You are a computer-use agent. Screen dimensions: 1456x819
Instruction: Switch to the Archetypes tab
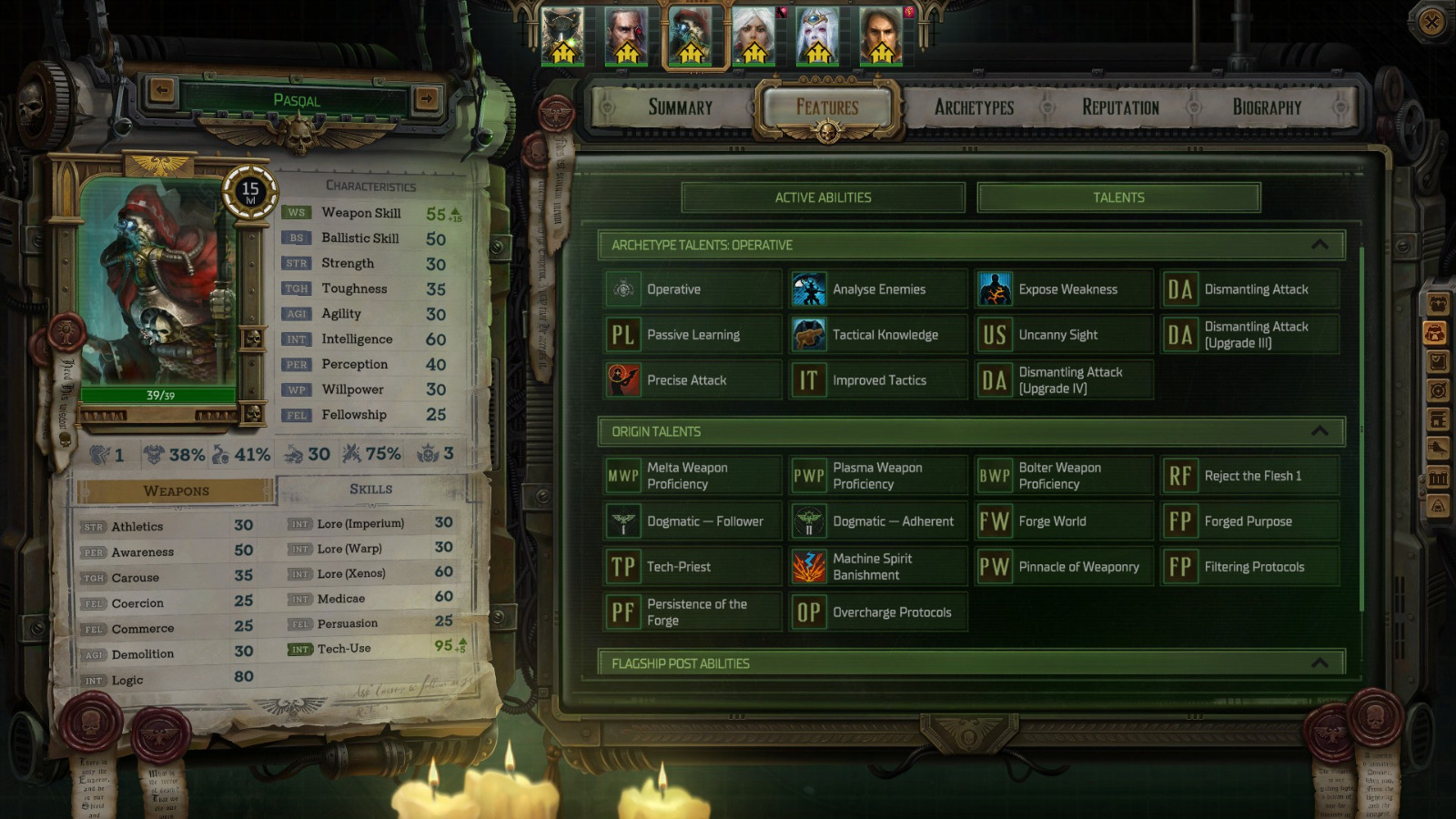pos(974,106)
